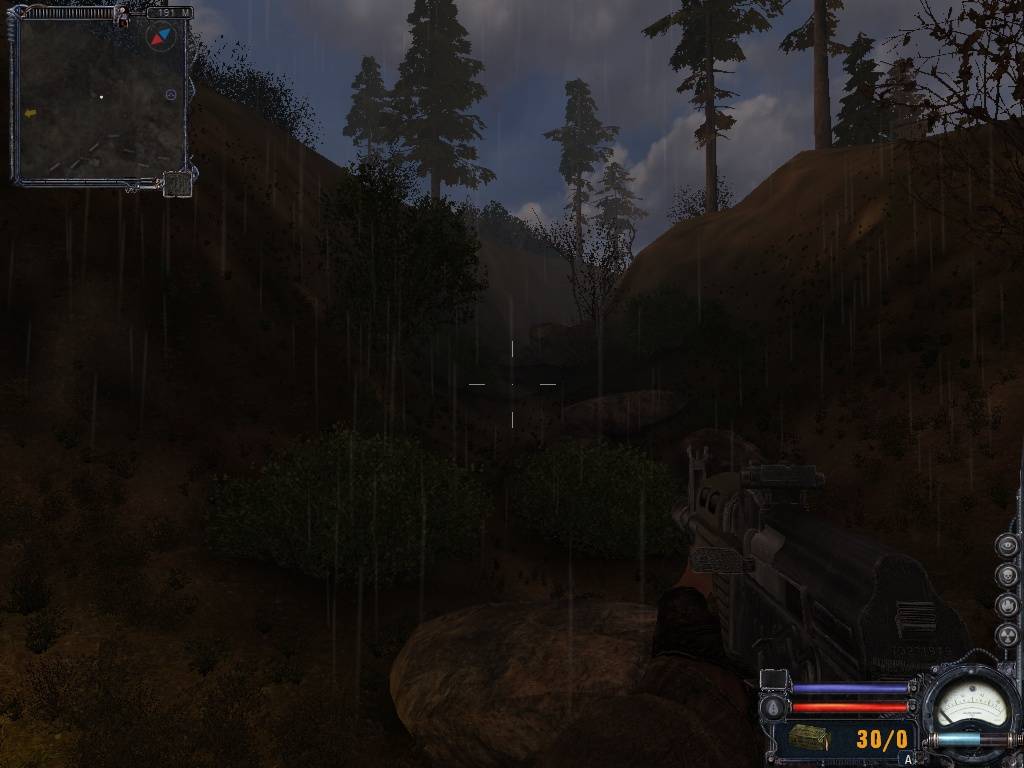
Task: Click the skull status indicator icon
Action: (x=1007, y=576)
